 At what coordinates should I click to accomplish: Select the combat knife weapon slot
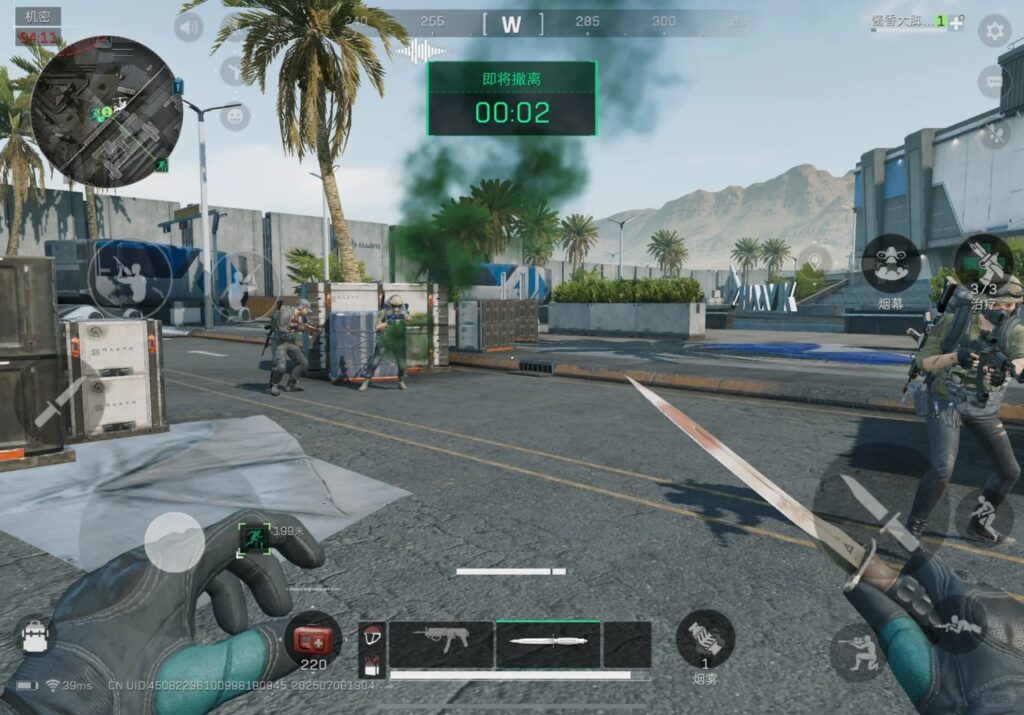tap(548, 644)
